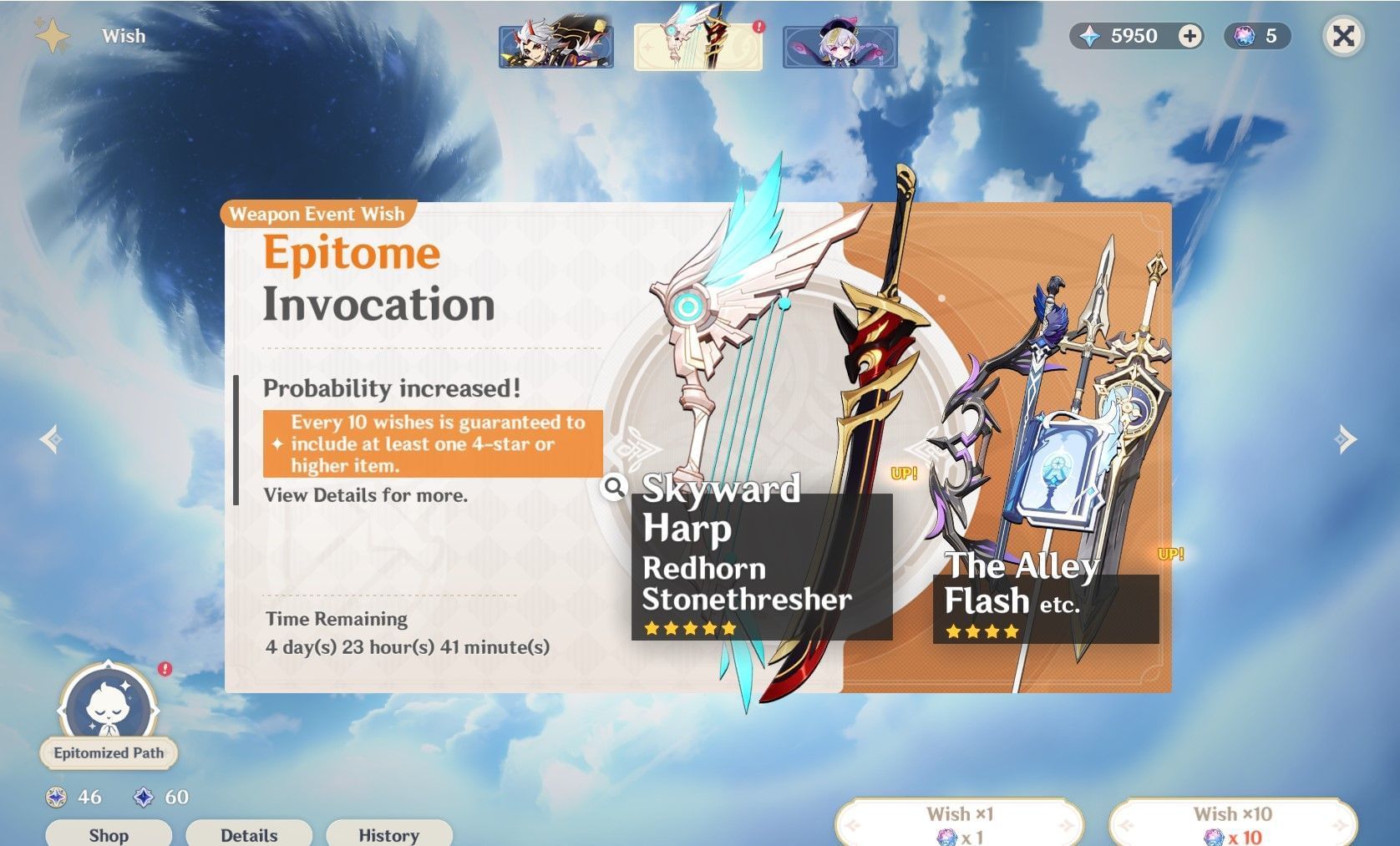Viewport: 1400px width, 846px height.
Task: Go to the next banner arrow
Action: tap(1345, 438)
